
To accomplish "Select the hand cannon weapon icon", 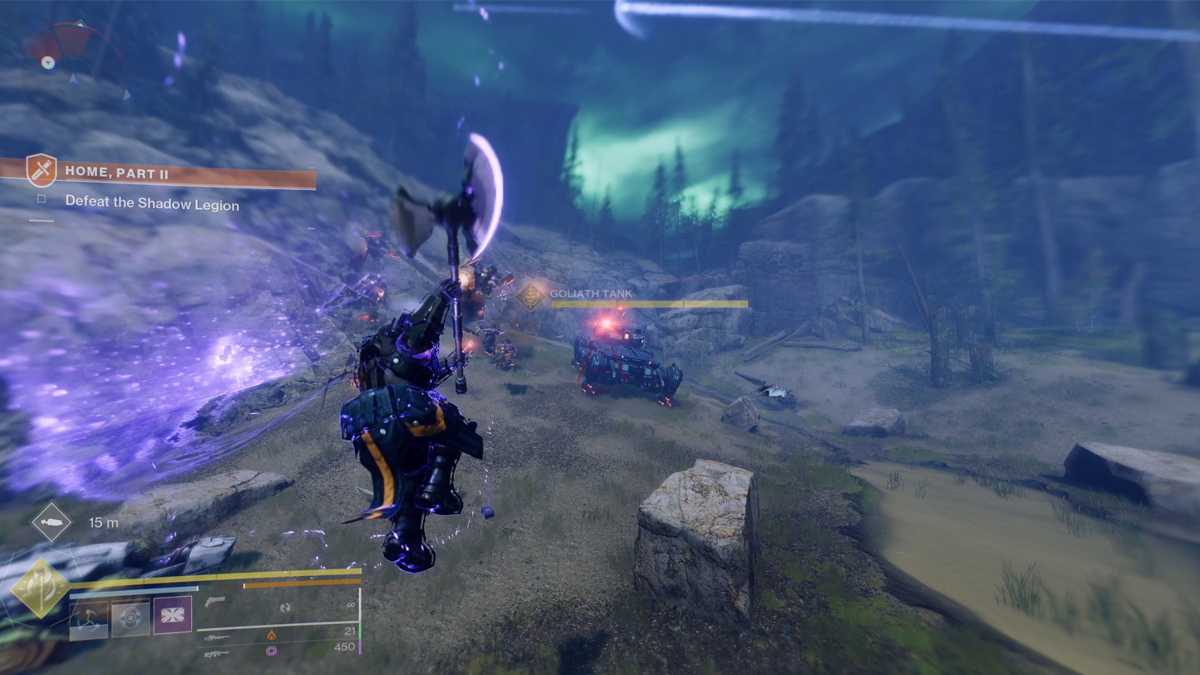I will coord(215,602).
